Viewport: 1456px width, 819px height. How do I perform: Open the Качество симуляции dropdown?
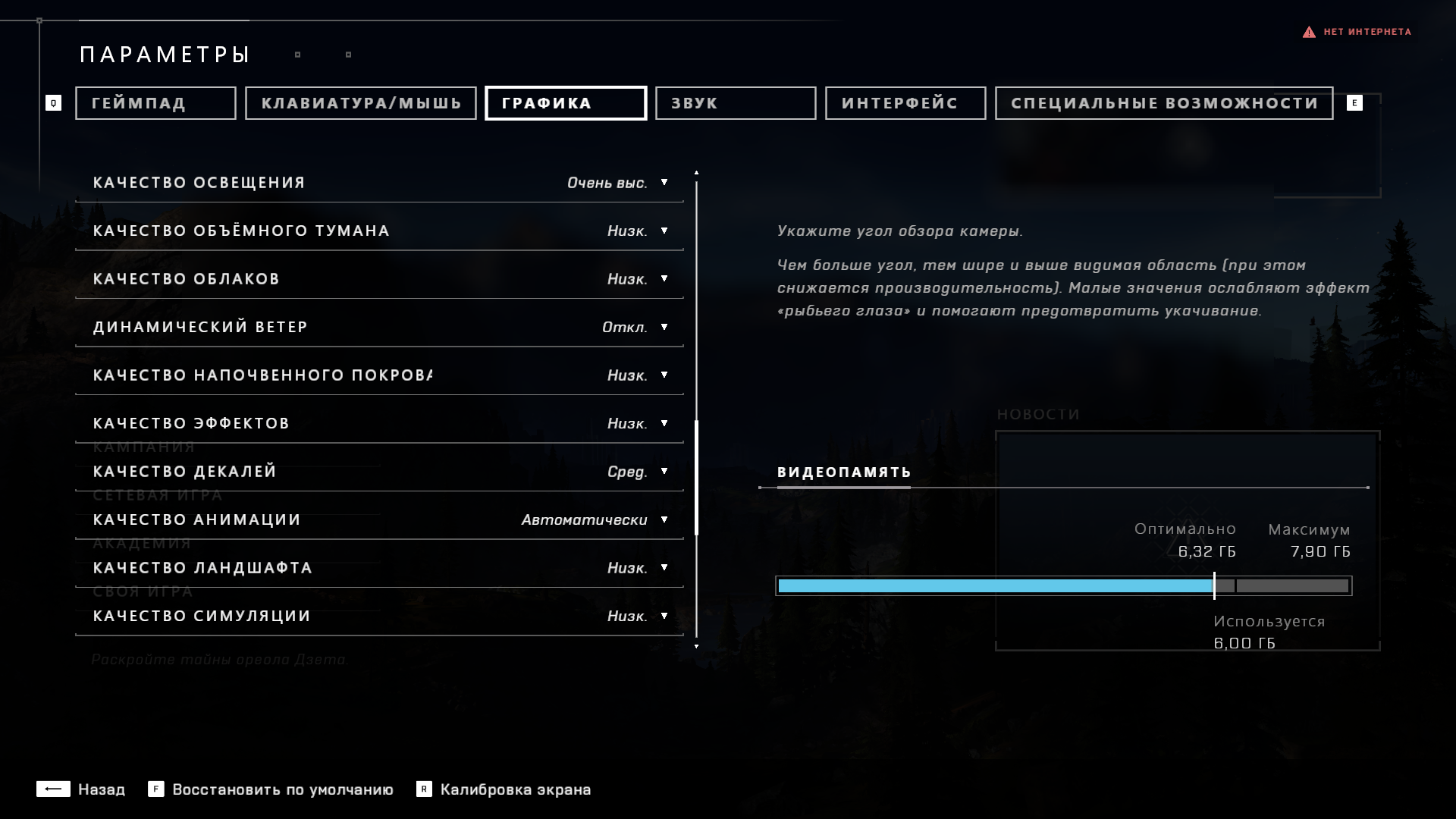[637, 616]
